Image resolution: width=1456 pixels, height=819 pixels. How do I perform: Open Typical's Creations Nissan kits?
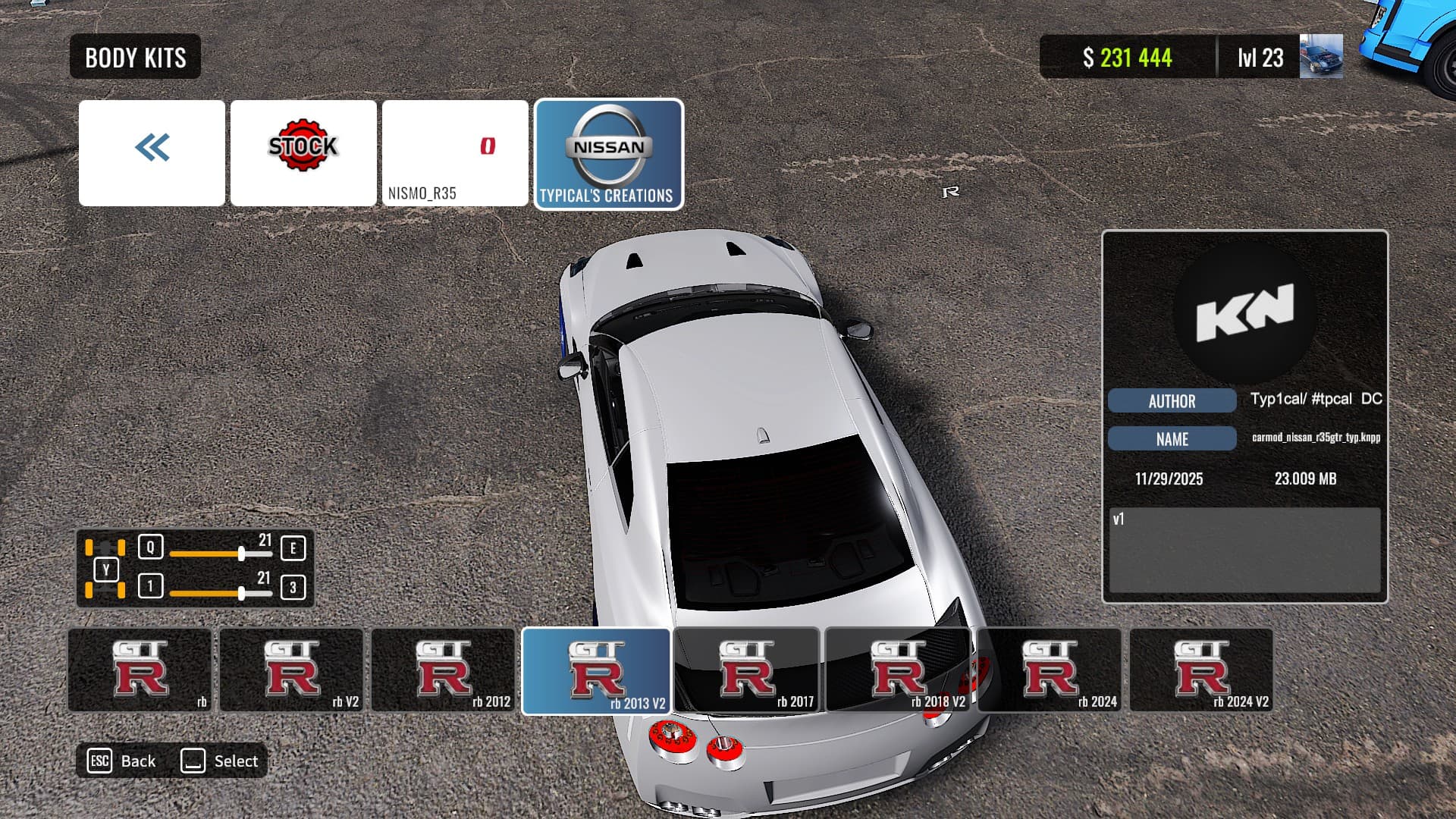(x=608, y=154)
